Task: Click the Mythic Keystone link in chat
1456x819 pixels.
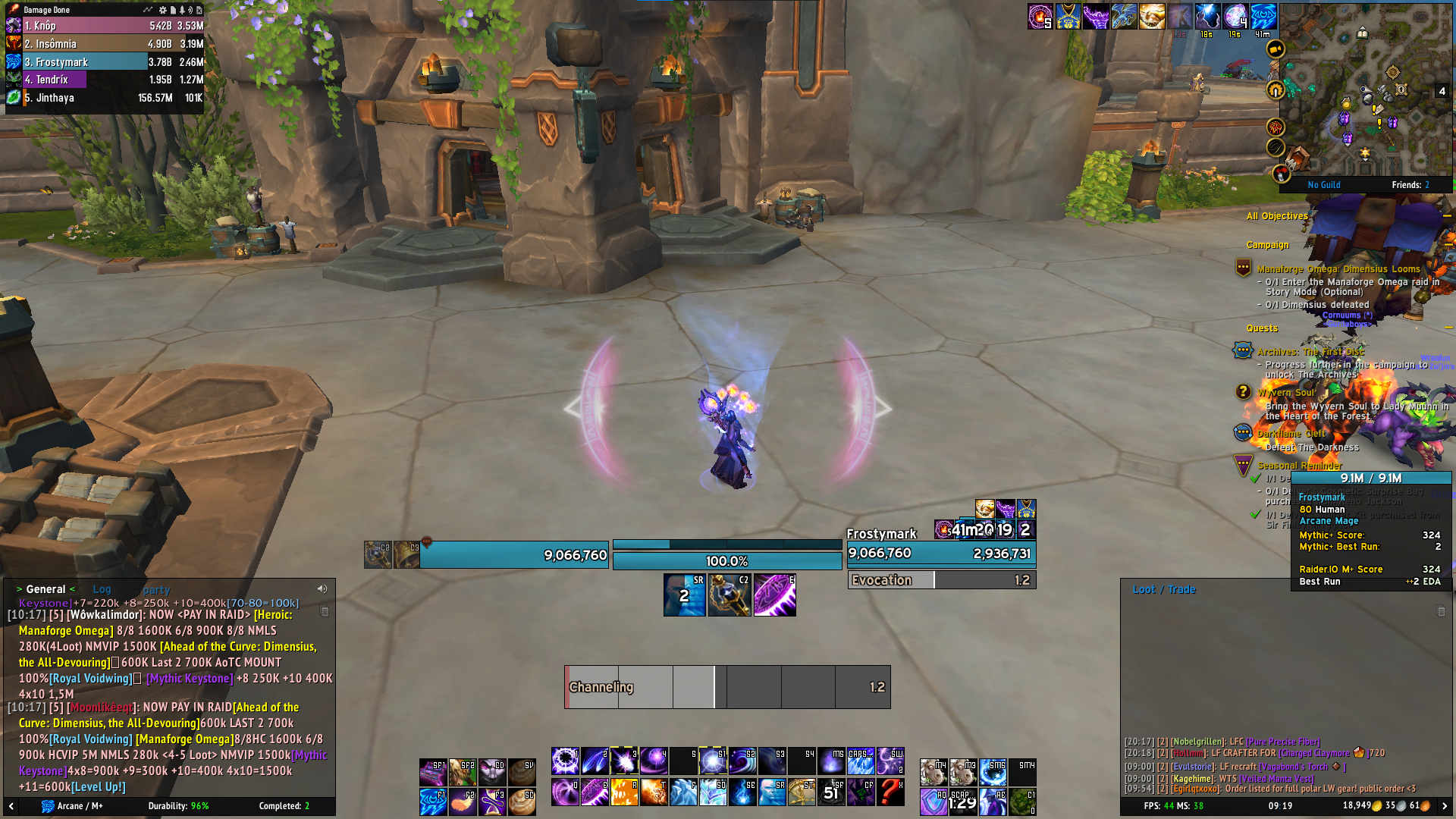Action: tap(190, 679)
